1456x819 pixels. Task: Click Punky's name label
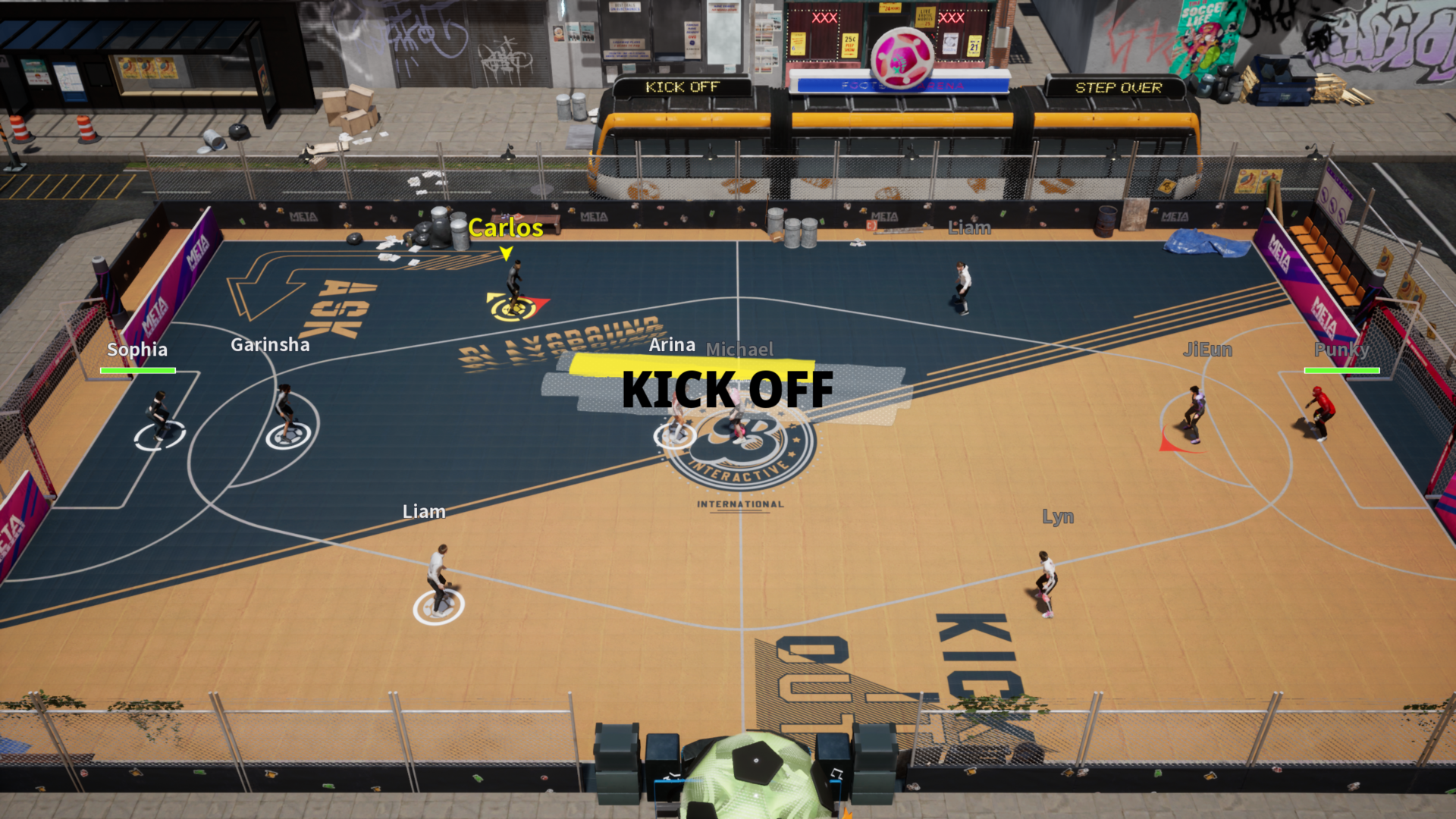pyautogui.click(x=1342, y=350)
